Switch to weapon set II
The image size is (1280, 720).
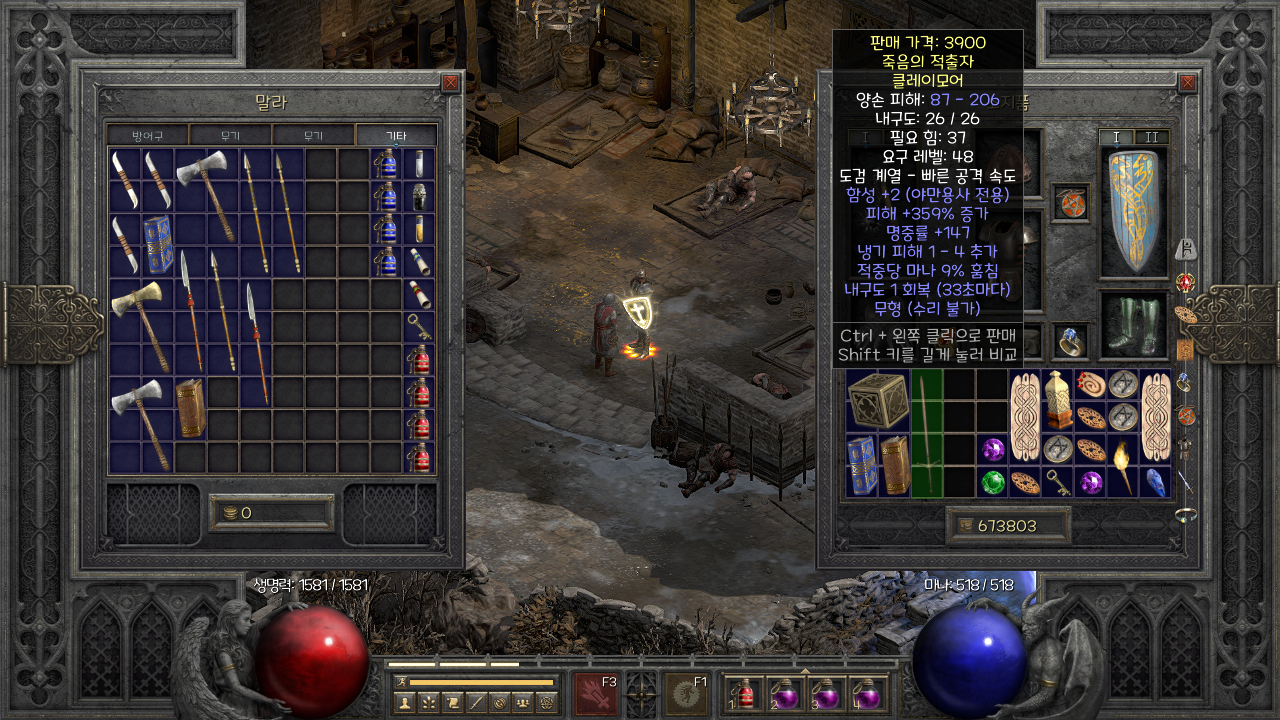[x=1150, y=137]
